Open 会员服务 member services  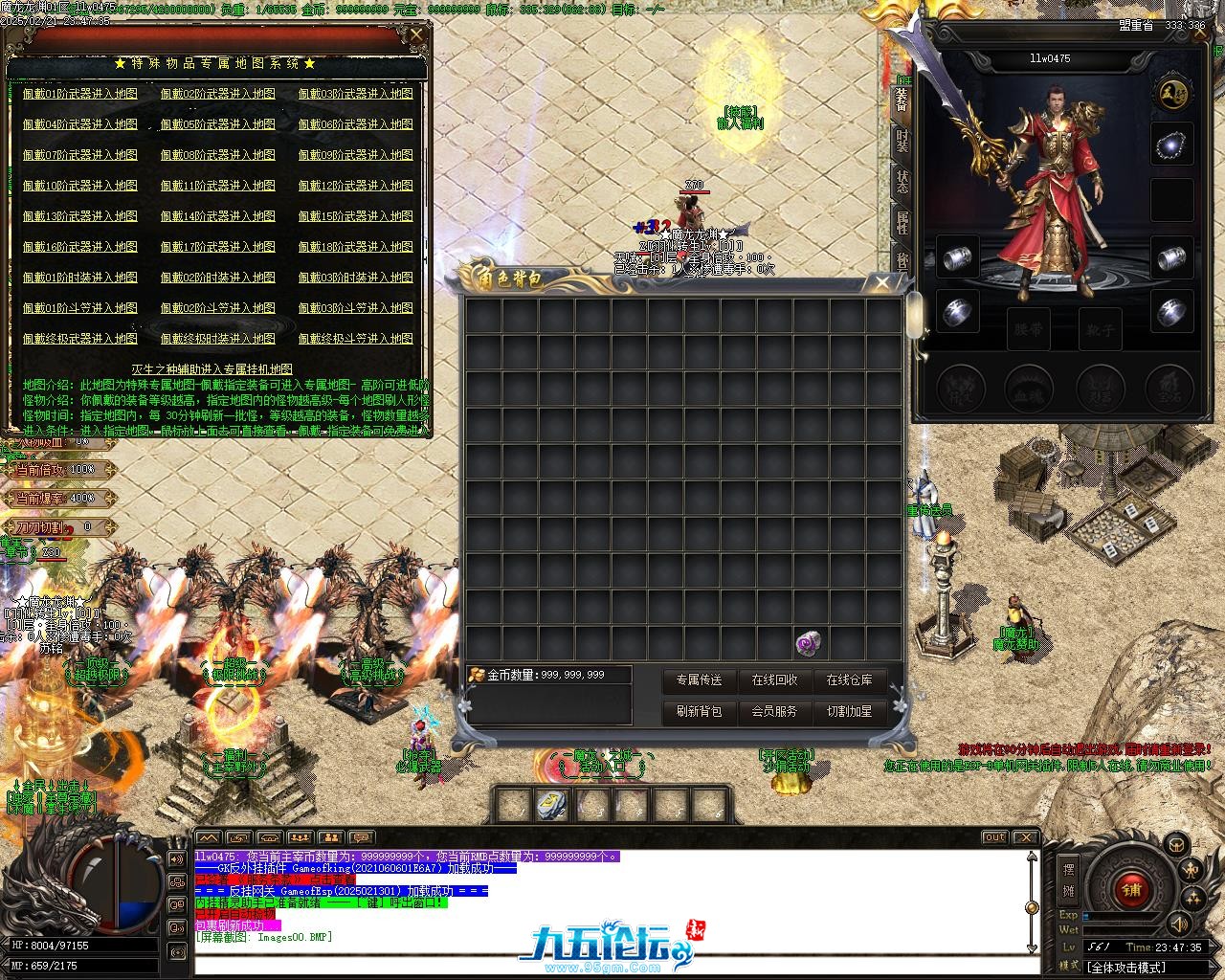774,712
